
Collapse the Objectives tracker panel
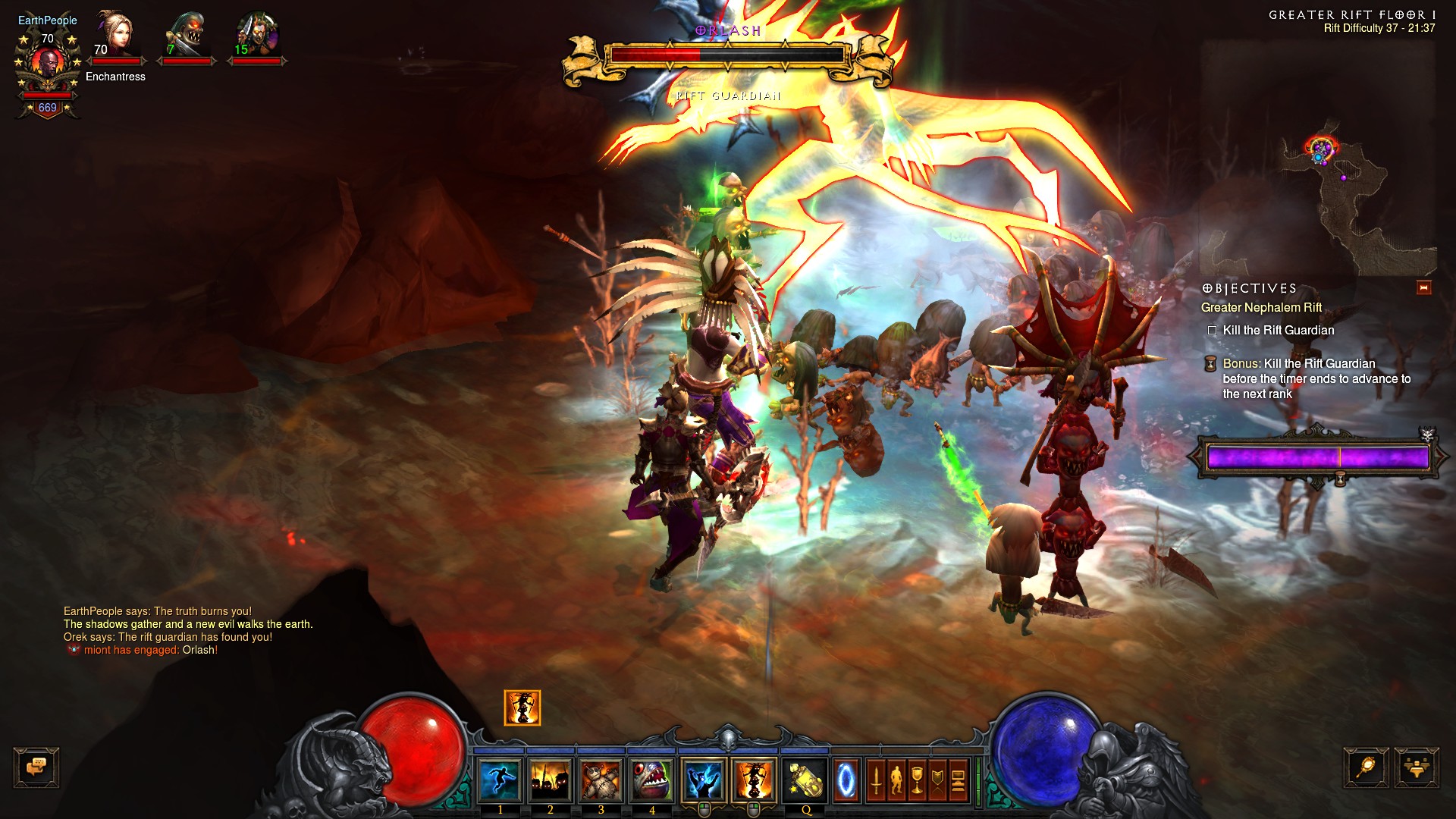tap(1423, 287)
